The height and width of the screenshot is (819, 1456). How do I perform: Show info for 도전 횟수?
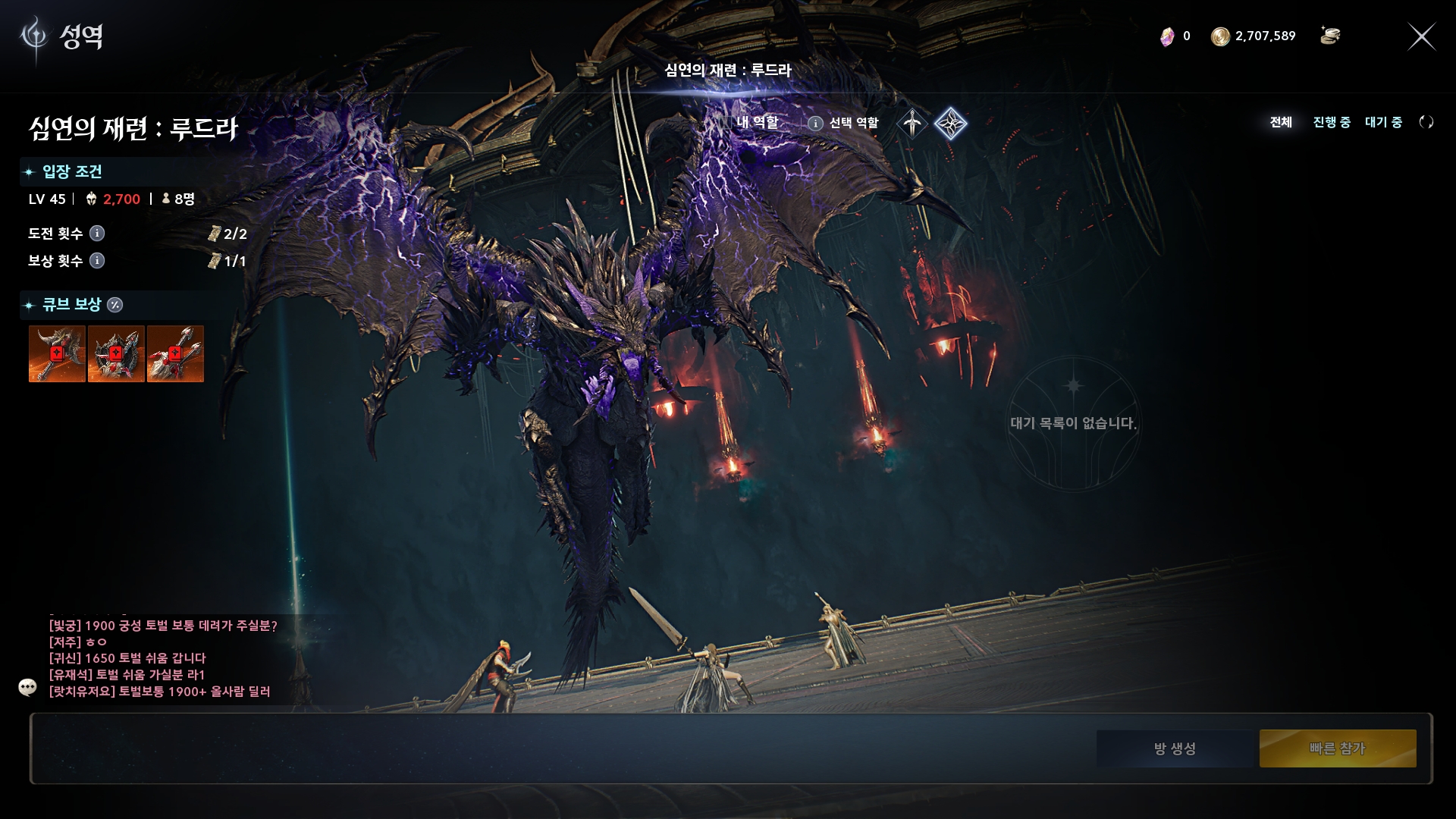coord(97,233)
